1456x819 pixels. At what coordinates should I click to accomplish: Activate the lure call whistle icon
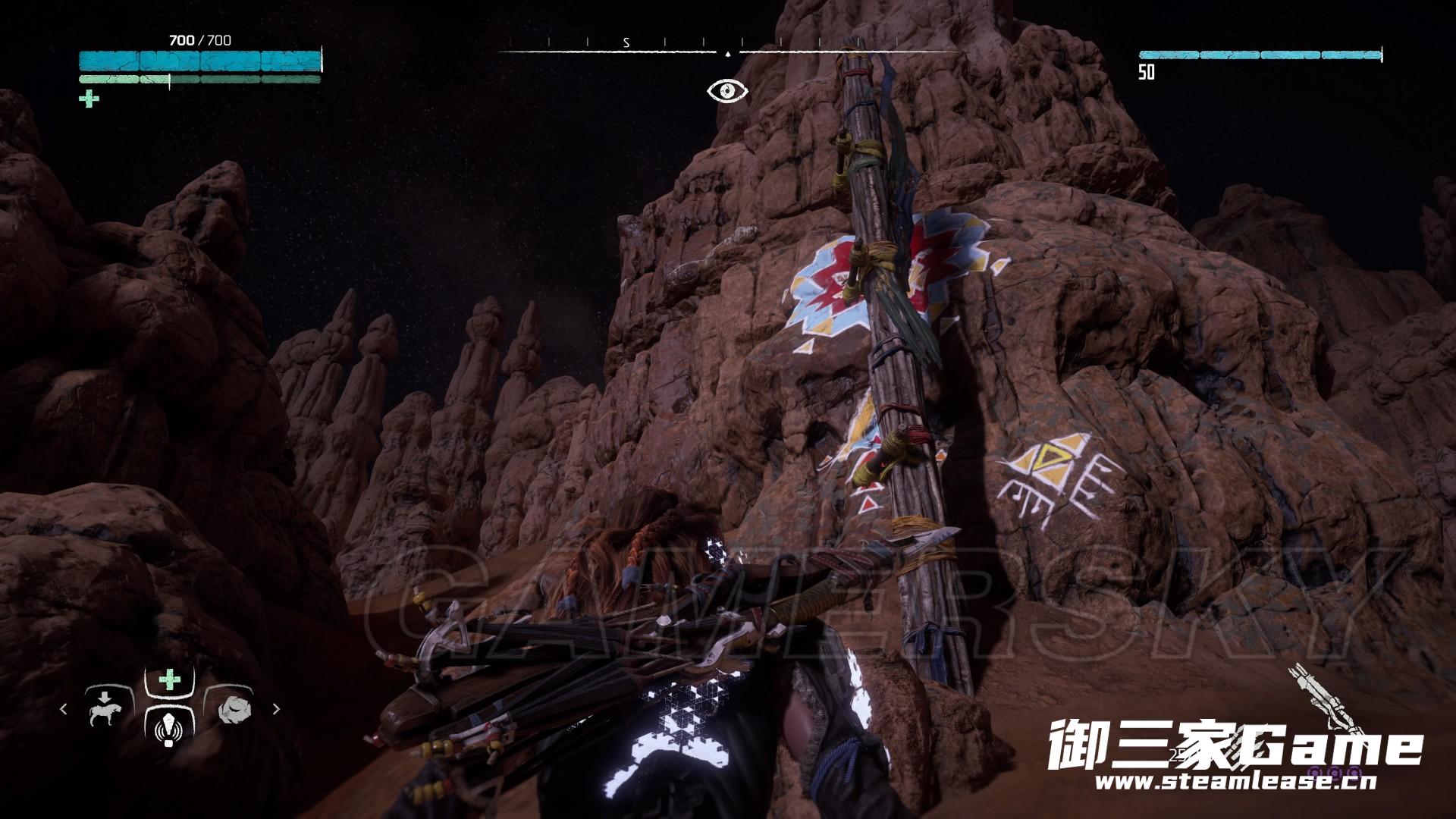tap(169, 728)
